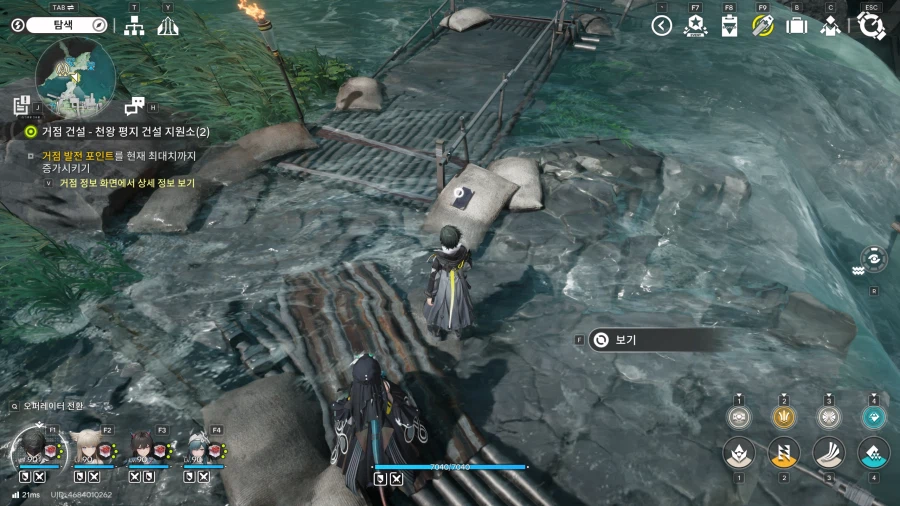Open the chat speech bubbles icon

point(134,105)
